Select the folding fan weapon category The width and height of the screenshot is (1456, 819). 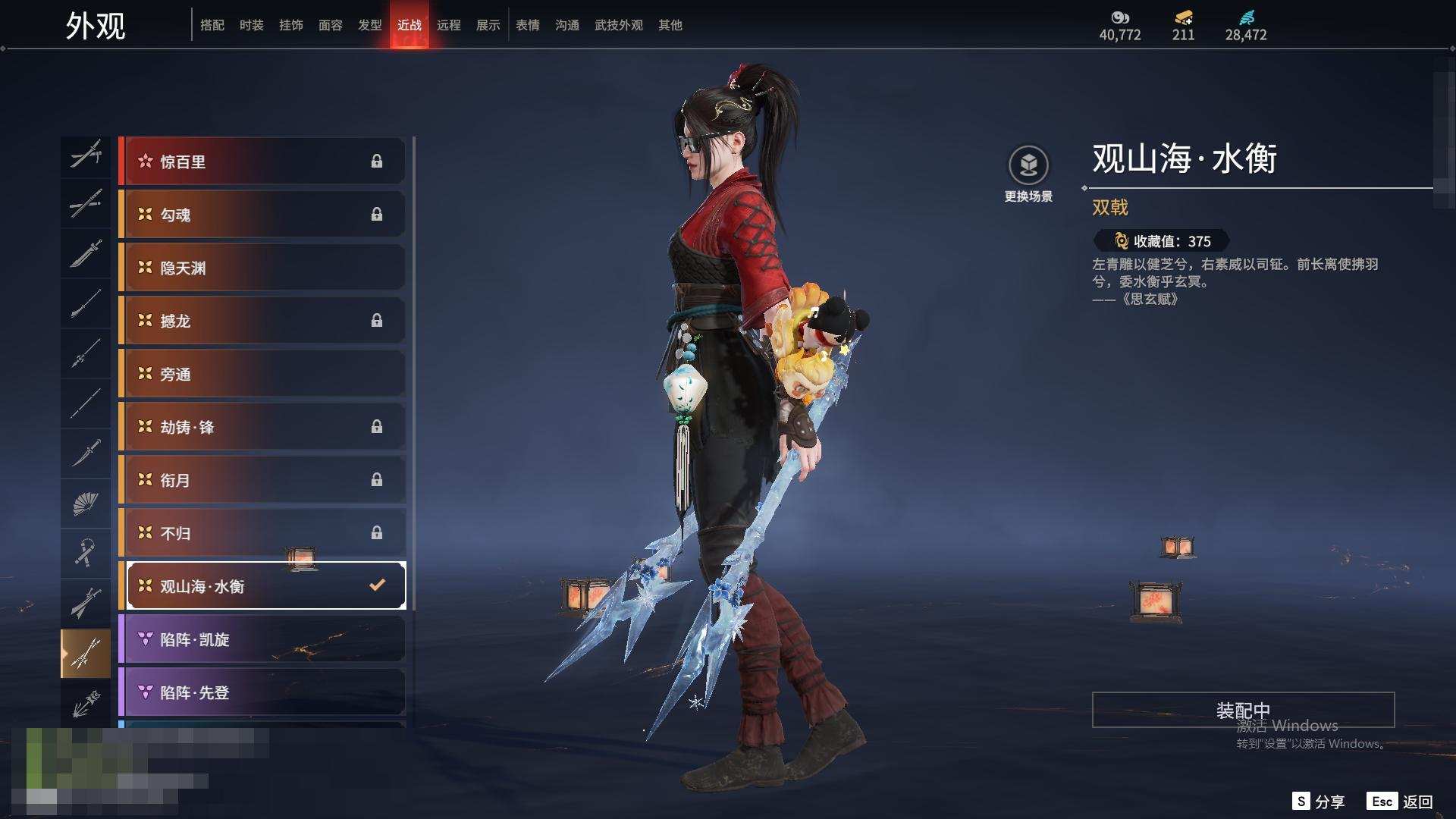(x=86, y=503)
